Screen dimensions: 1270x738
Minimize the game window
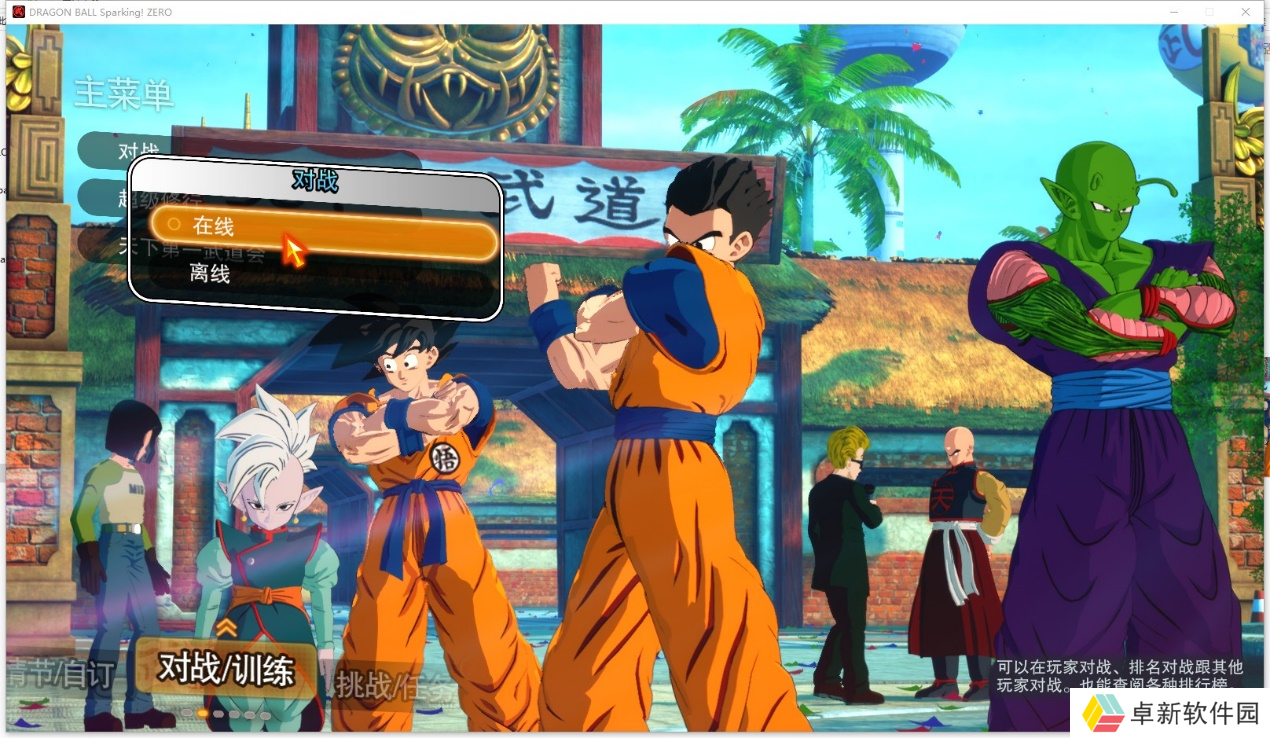click(1173, 11)
